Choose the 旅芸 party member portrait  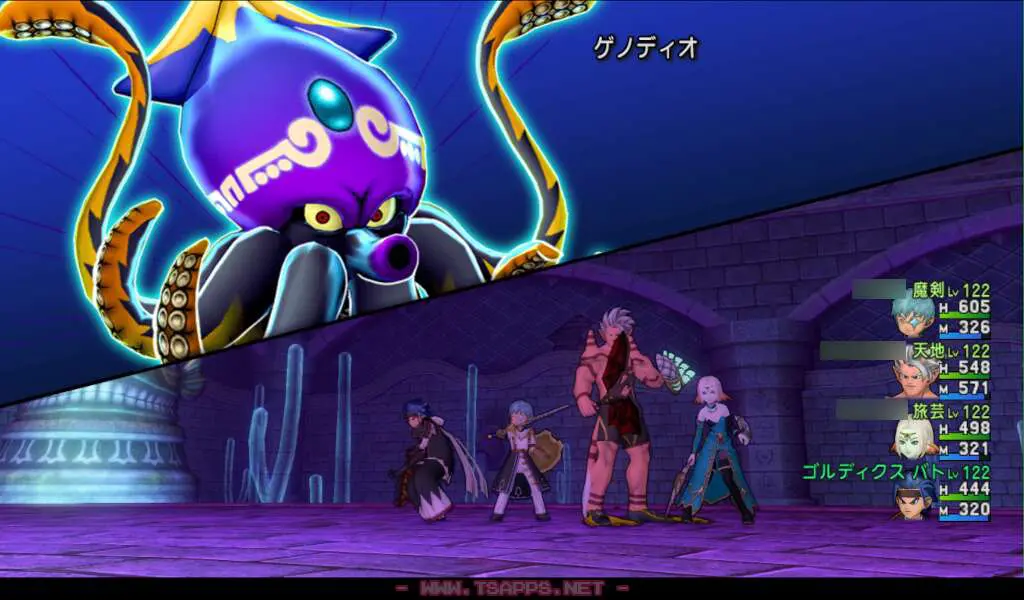point(914,438)
